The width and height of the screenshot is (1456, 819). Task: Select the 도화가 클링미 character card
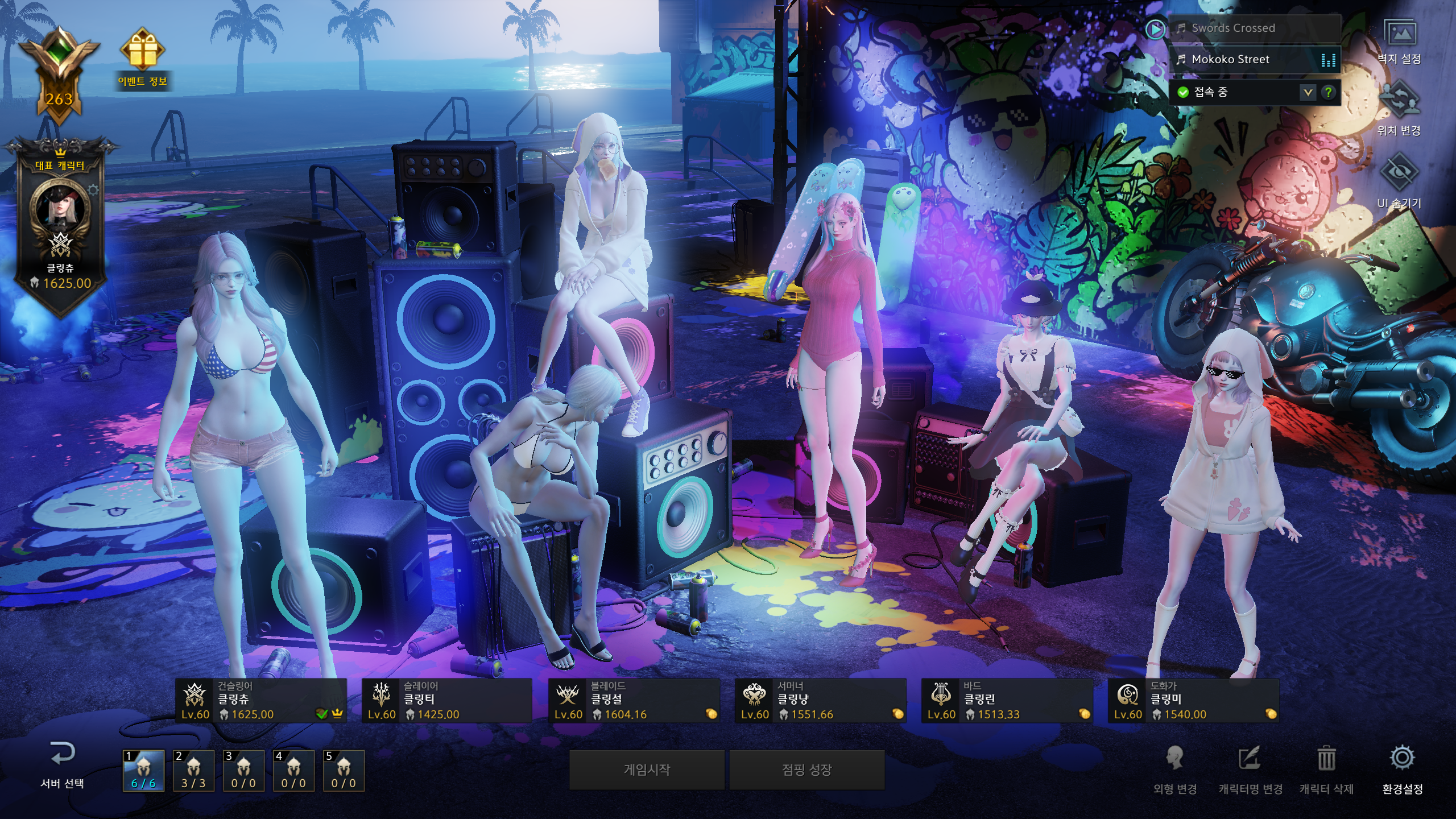1193,701
